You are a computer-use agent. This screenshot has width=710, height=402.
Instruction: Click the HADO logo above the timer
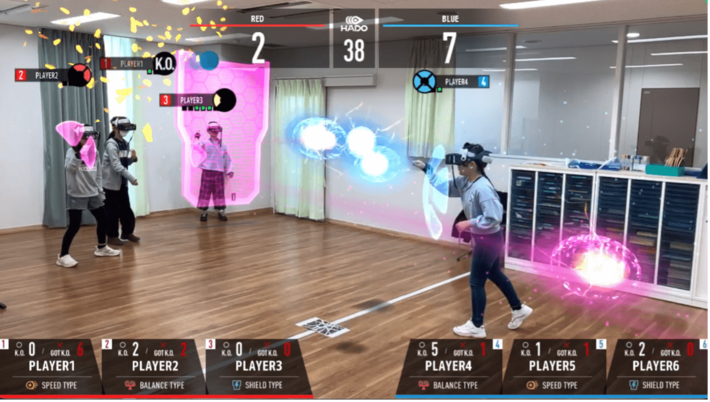[x=354, y=24]
